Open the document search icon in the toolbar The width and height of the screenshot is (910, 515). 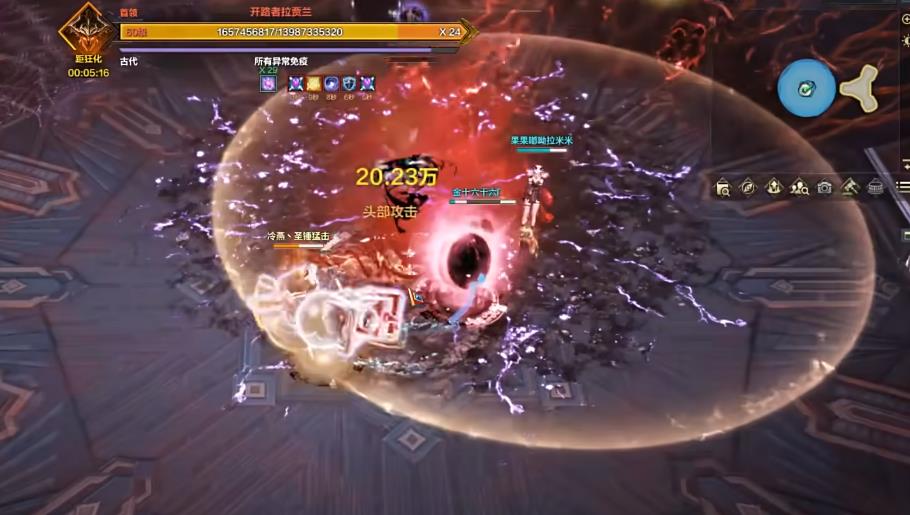coord(723,187)
